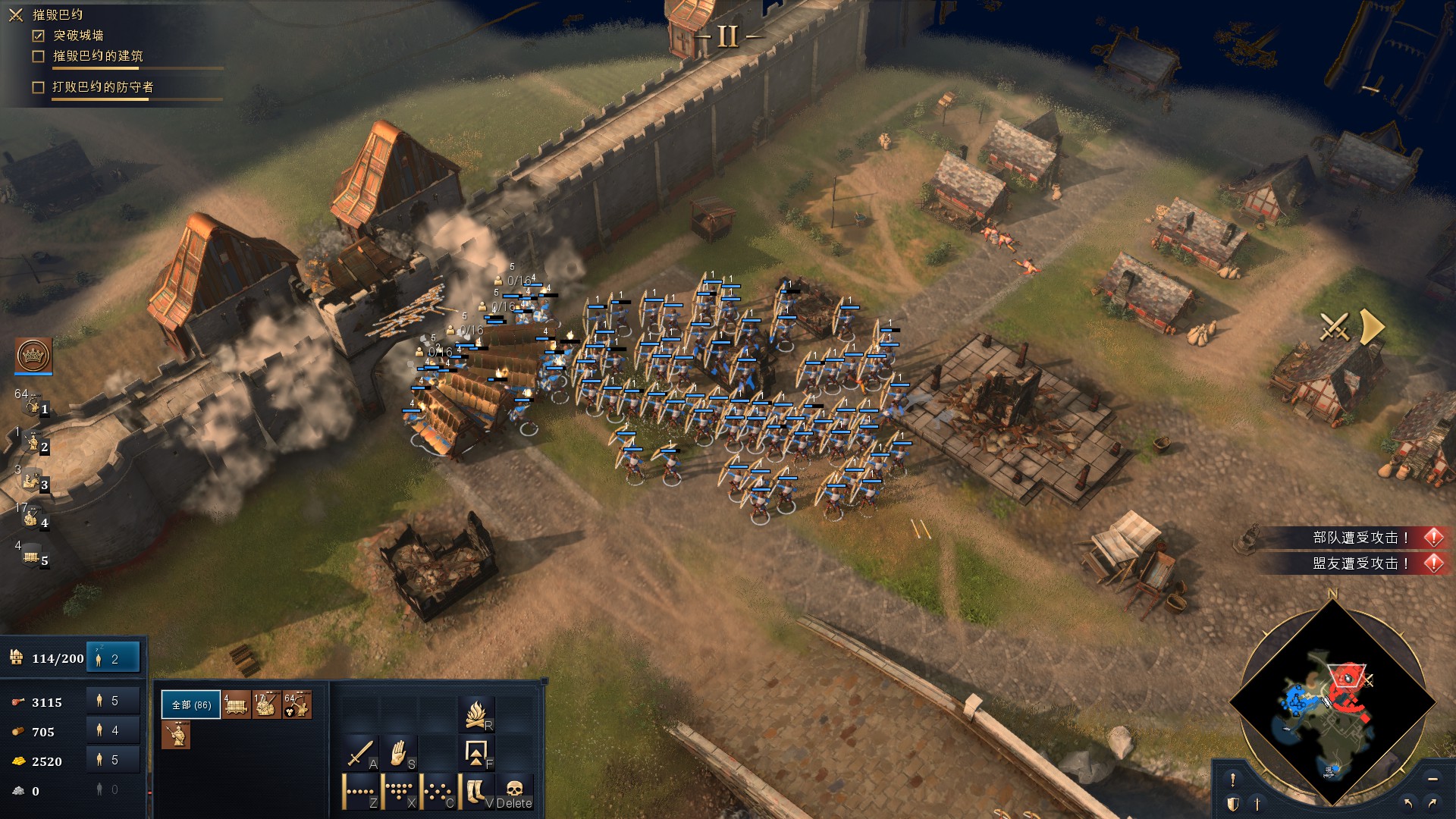
Task: Select control group 3 cavalry
Action: [33, 482]
